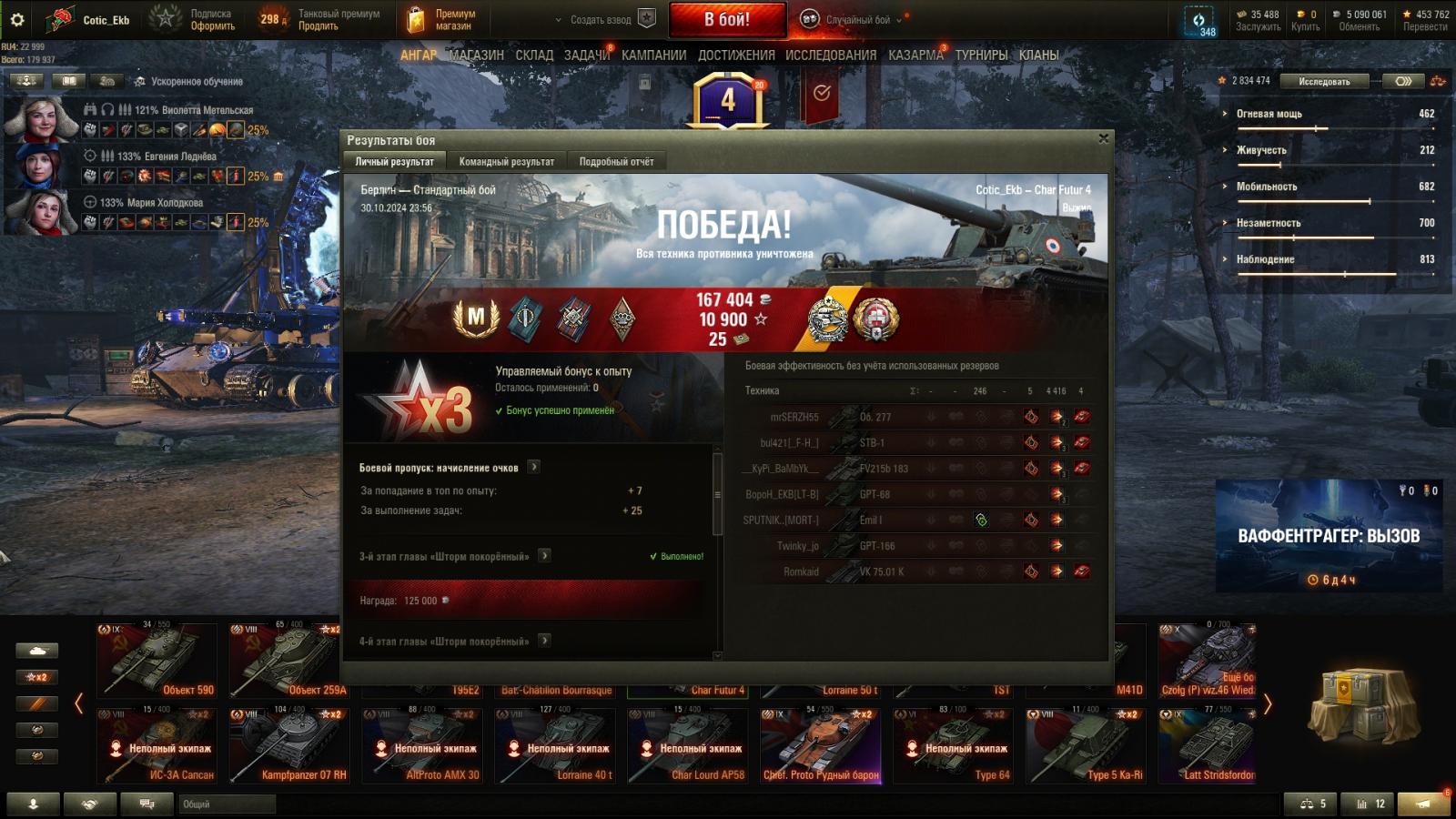Show the «КЛАНЫ» page
Viewport: 1456px width, 819px height.
tap(1038, 55)
